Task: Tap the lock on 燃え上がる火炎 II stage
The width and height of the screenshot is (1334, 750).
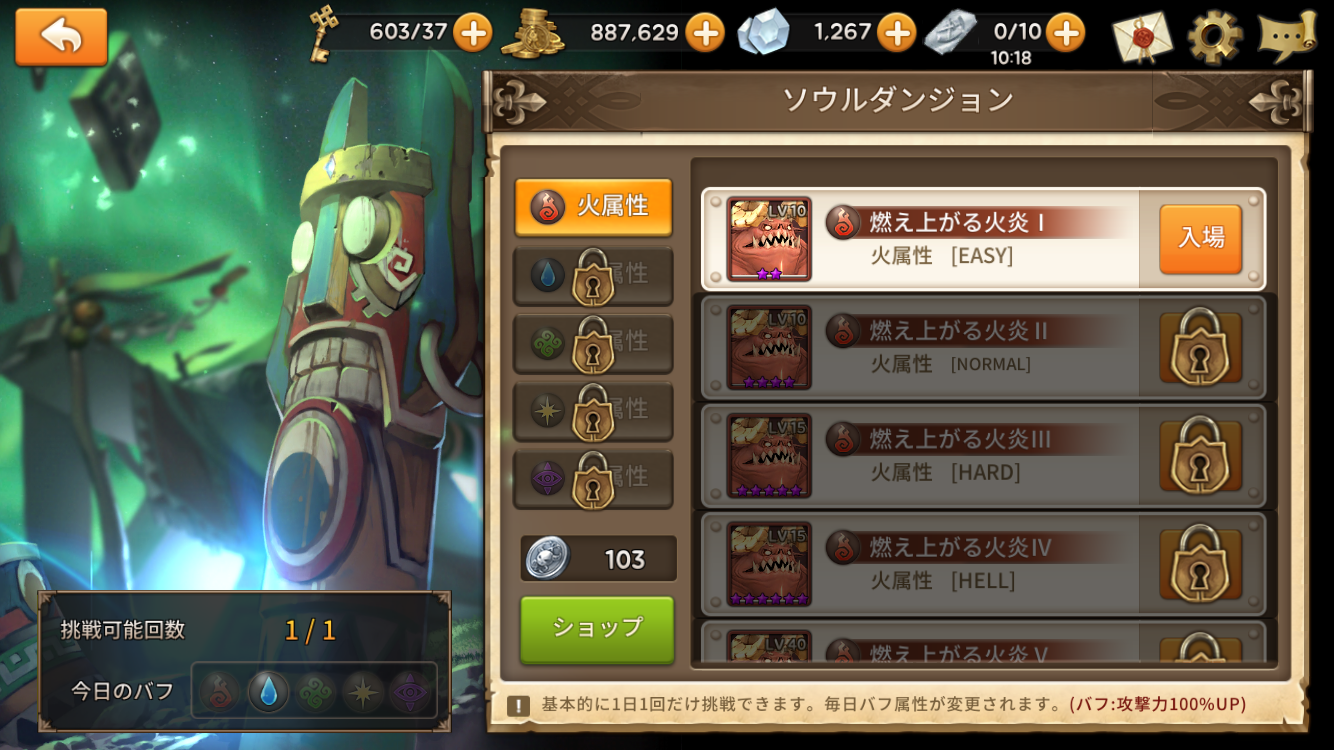Action: (x=1200, y=347)
